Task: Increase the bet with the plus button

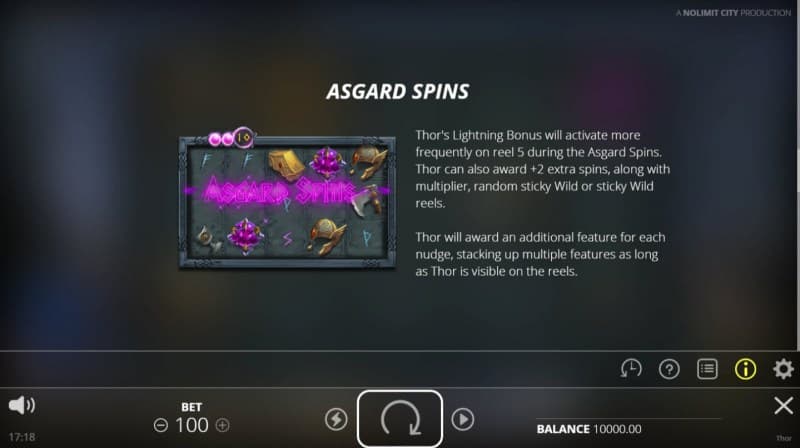Action: pos(222,425)
